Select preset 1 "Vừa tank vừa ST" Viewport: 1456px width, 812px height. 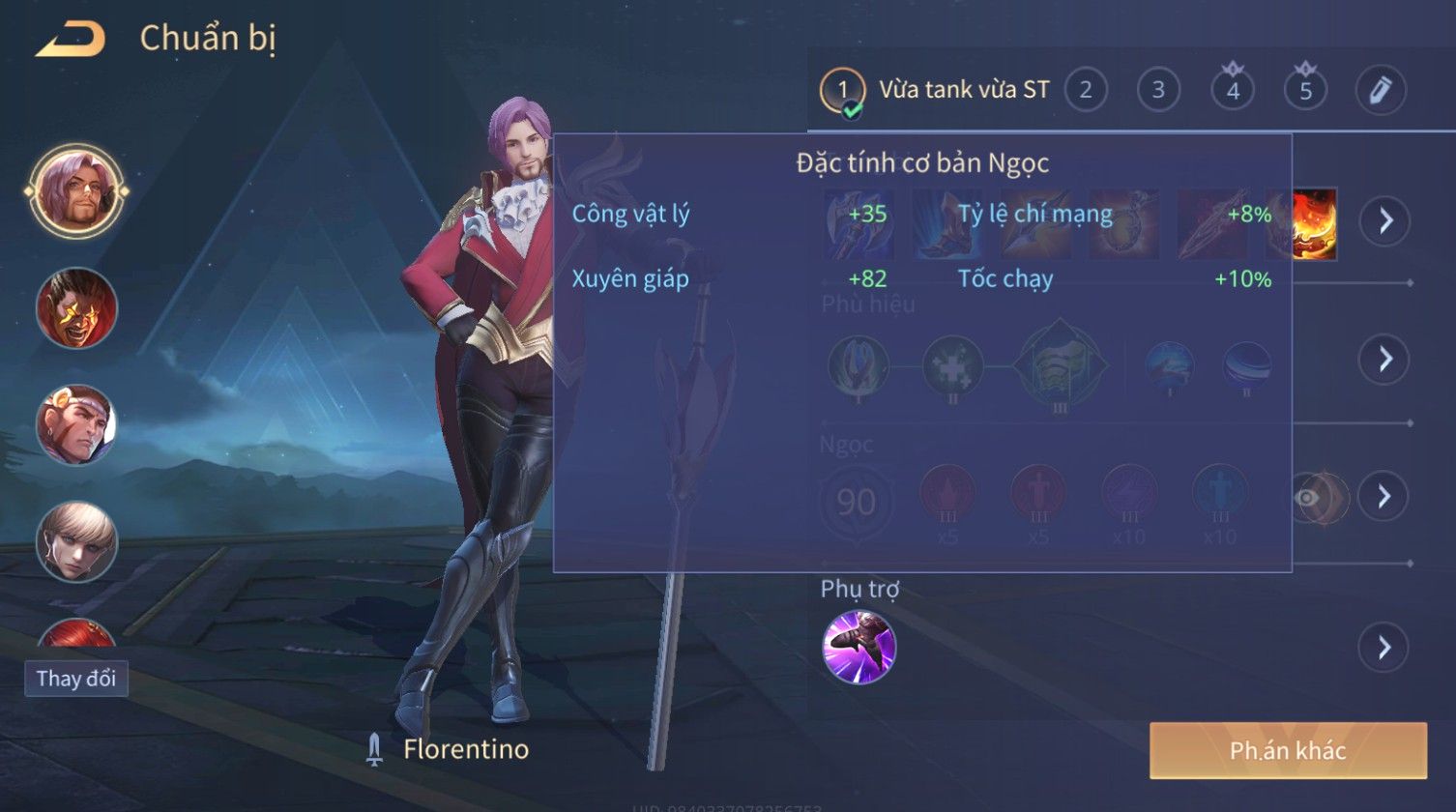click(935, 91)
